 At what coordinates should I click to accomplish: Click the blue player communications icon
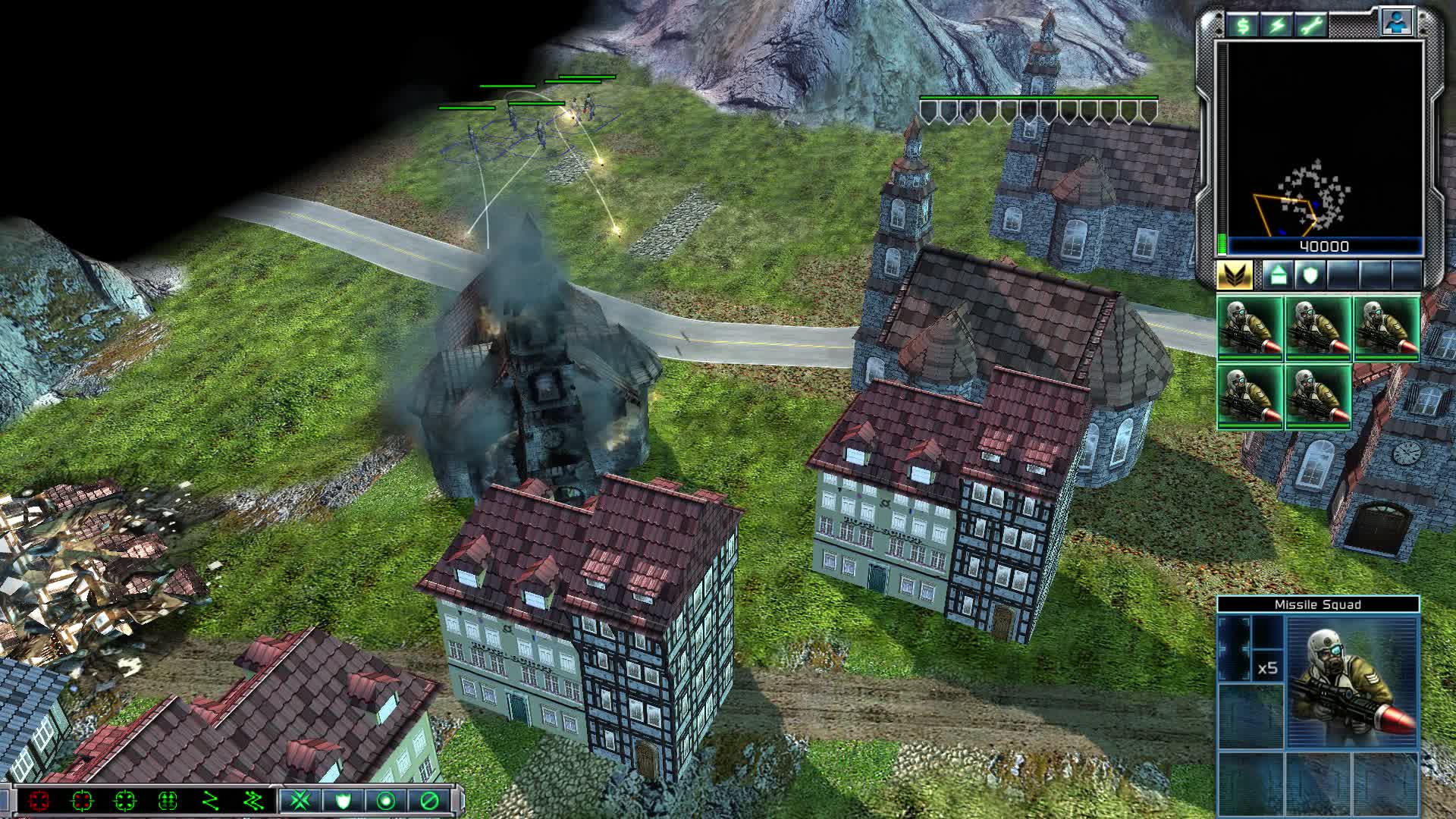[x=1397, y=23]
